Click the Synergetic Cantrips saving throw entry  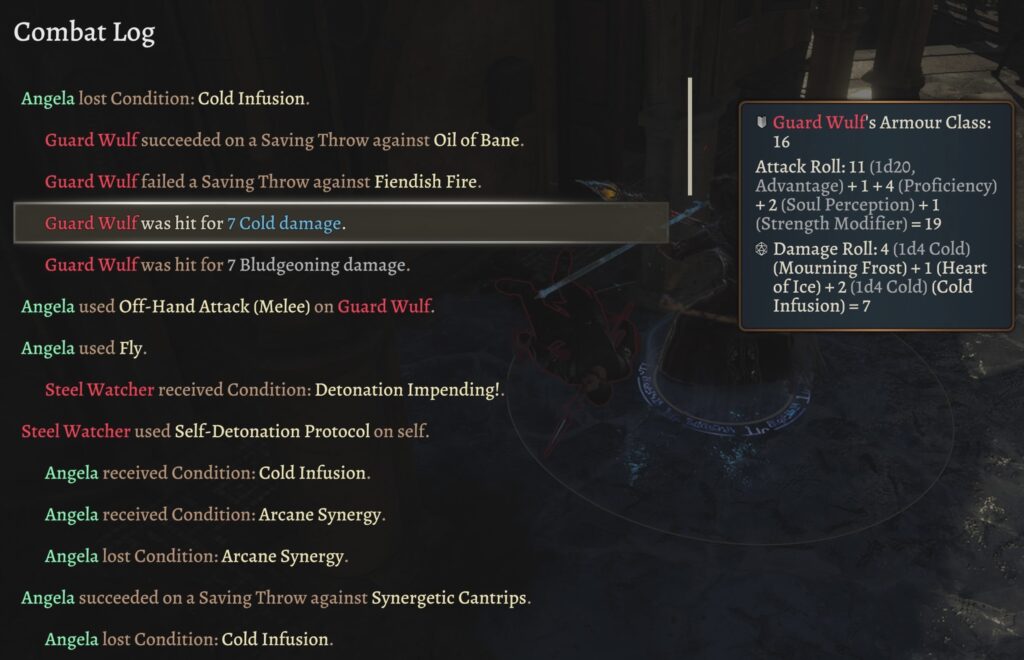click(x=275, y=598)
